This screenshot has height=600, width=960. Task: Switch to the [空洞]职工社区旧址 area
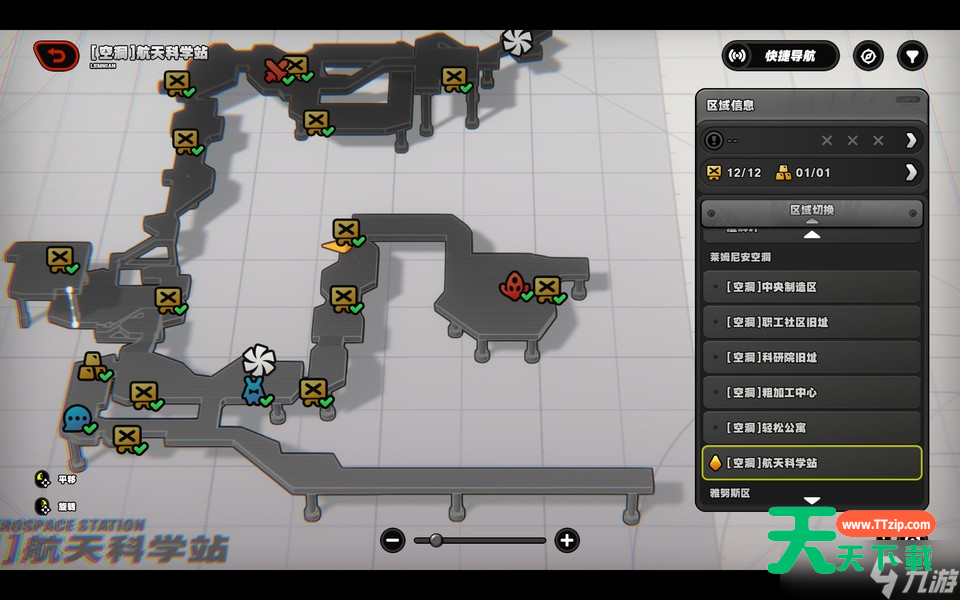811,322
